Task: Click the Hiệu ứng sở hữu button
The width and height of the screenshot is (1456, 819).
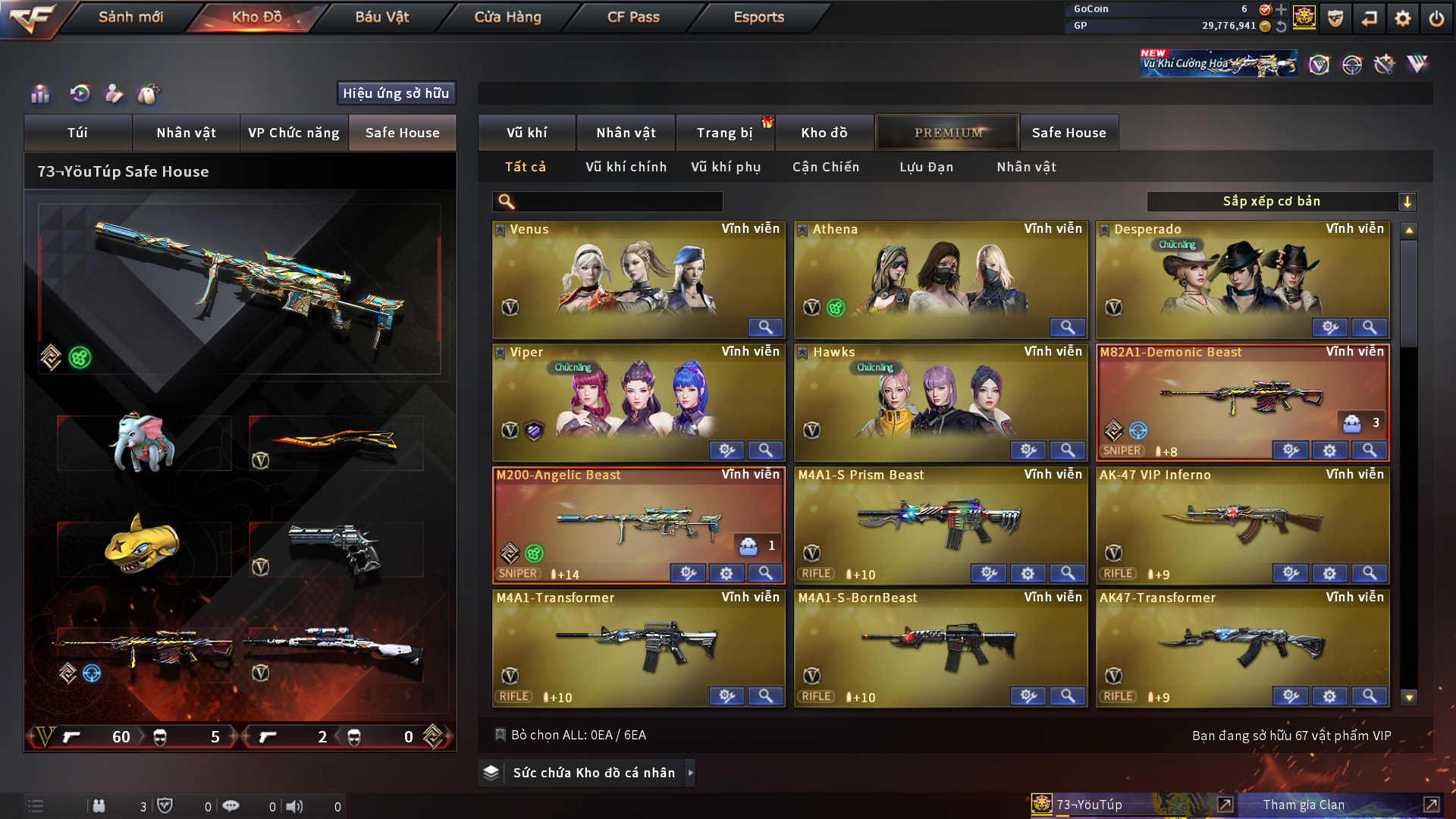Action: [x=396, y=93]
